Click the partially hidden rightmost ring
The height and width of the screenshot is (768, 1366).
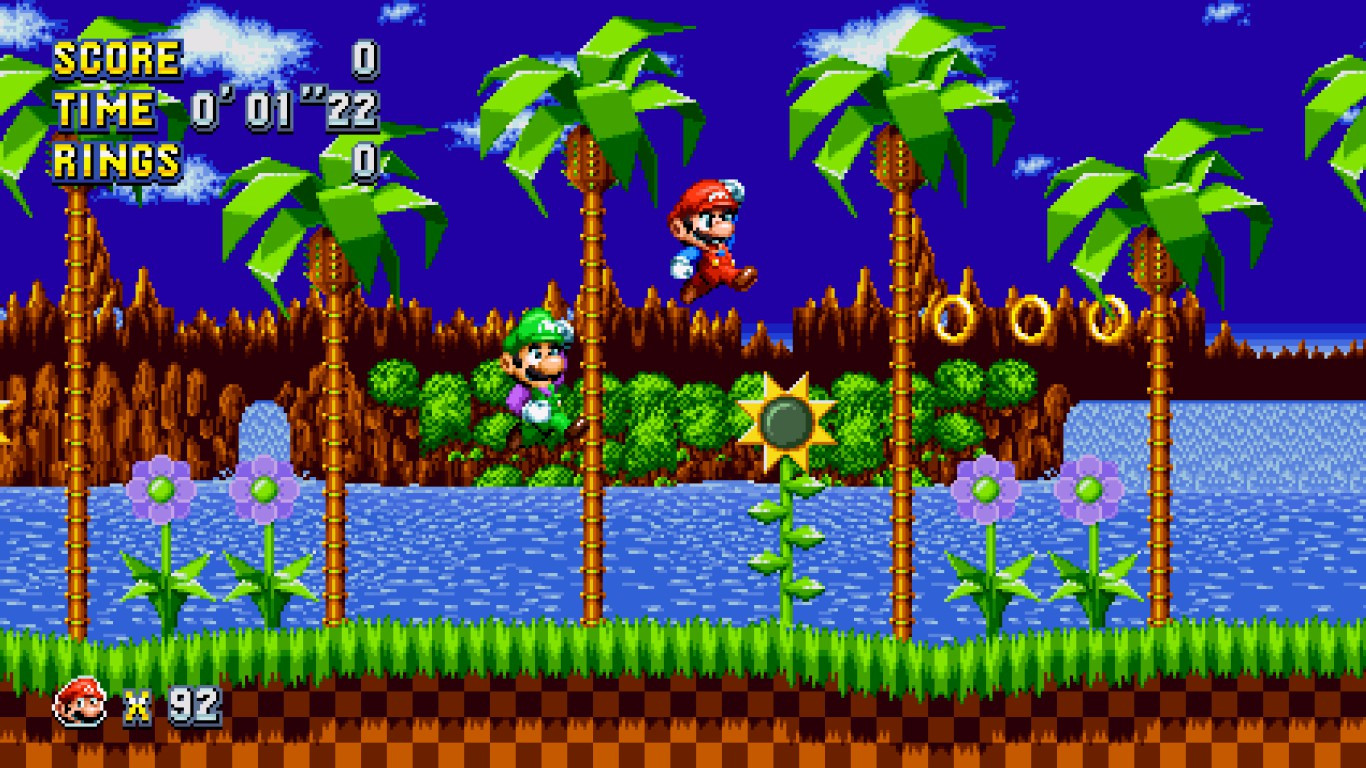[1107, 318]
